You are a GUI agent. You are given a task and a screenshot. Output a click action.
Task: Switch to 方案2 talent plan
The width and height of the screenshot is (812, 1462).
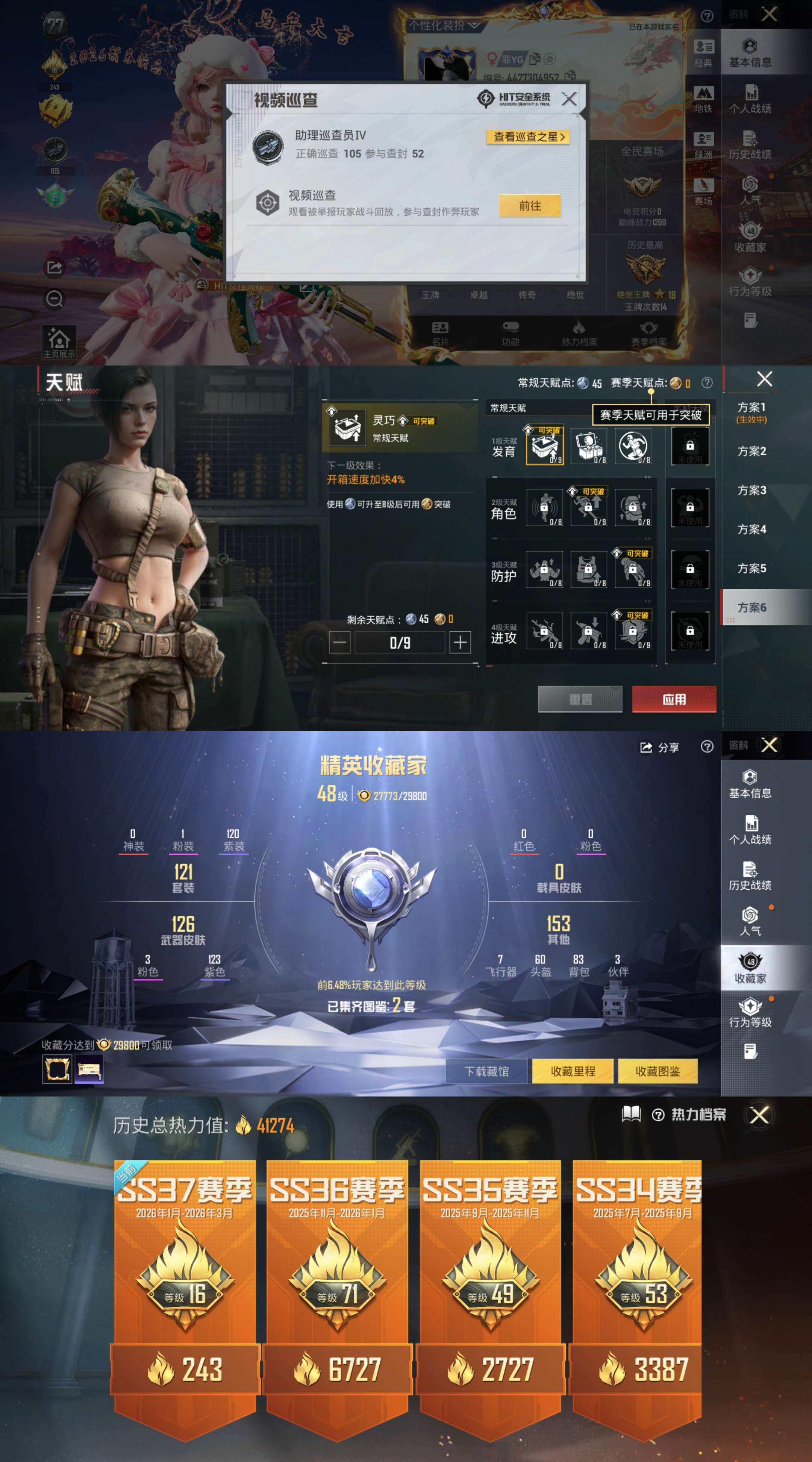pos(751,451)
